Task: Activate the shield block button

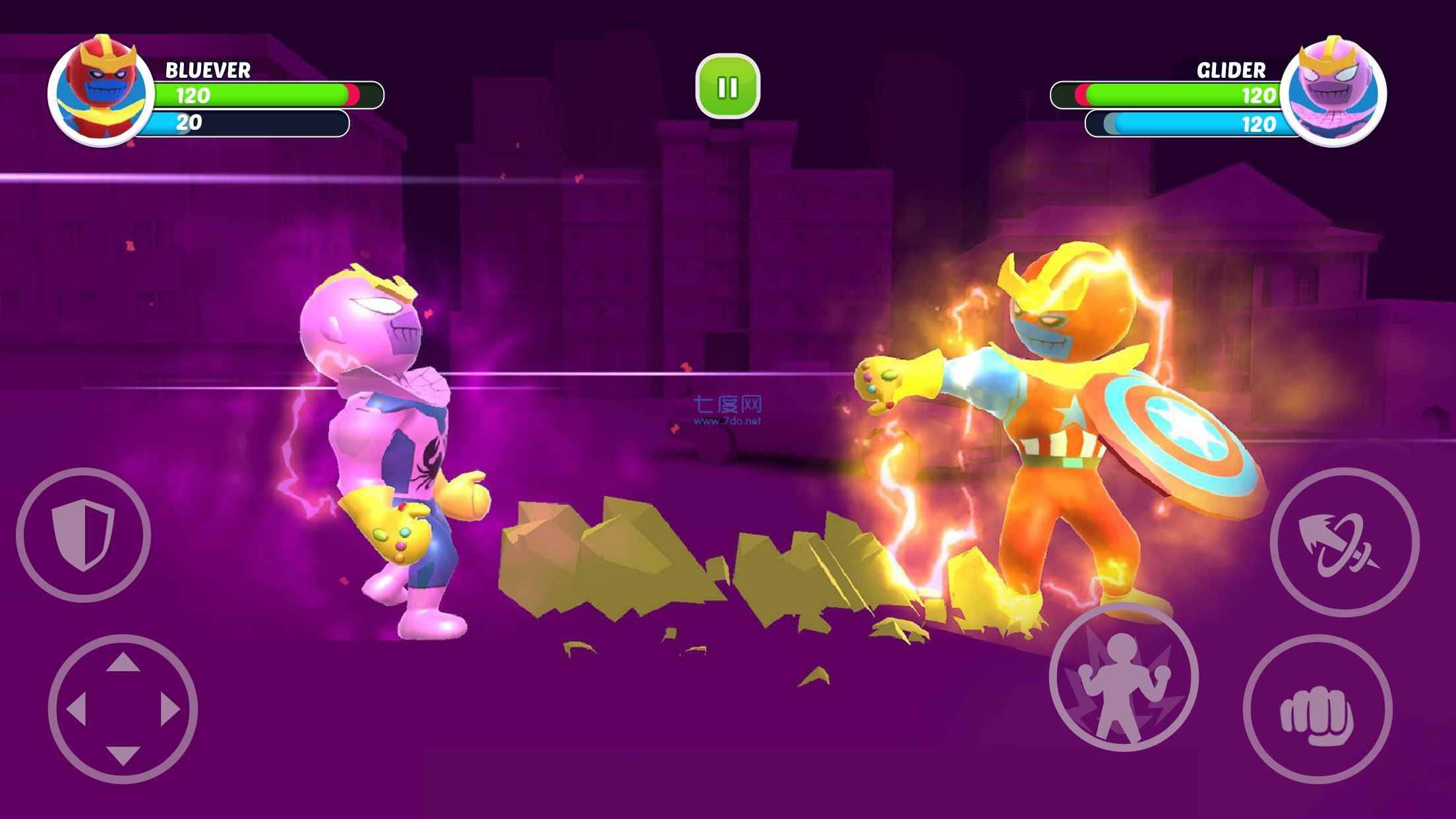Action: (x=84, y=534)
